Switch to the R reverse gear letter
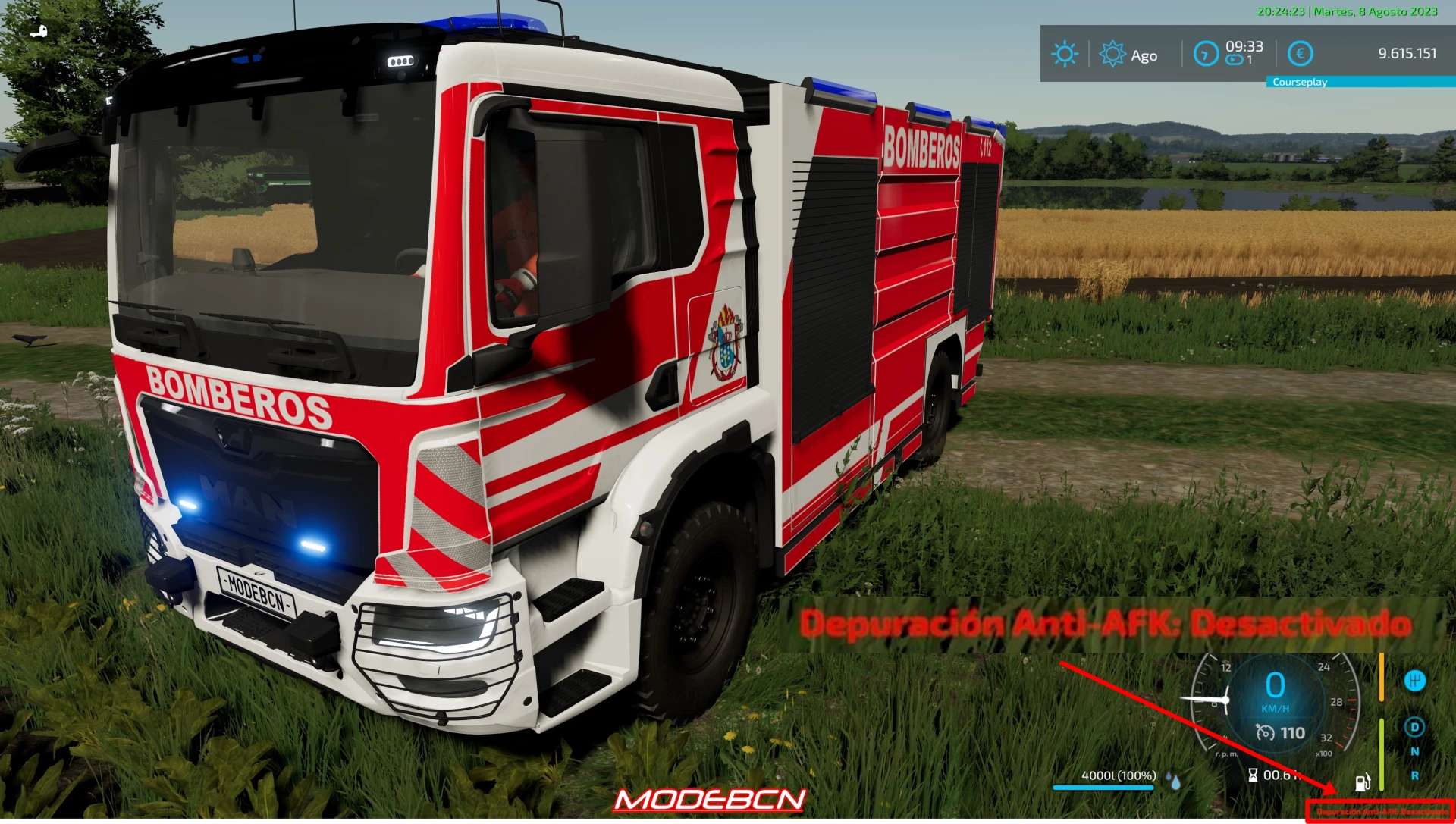This screenshot has width=1456, height=824. click(1414, 776)
